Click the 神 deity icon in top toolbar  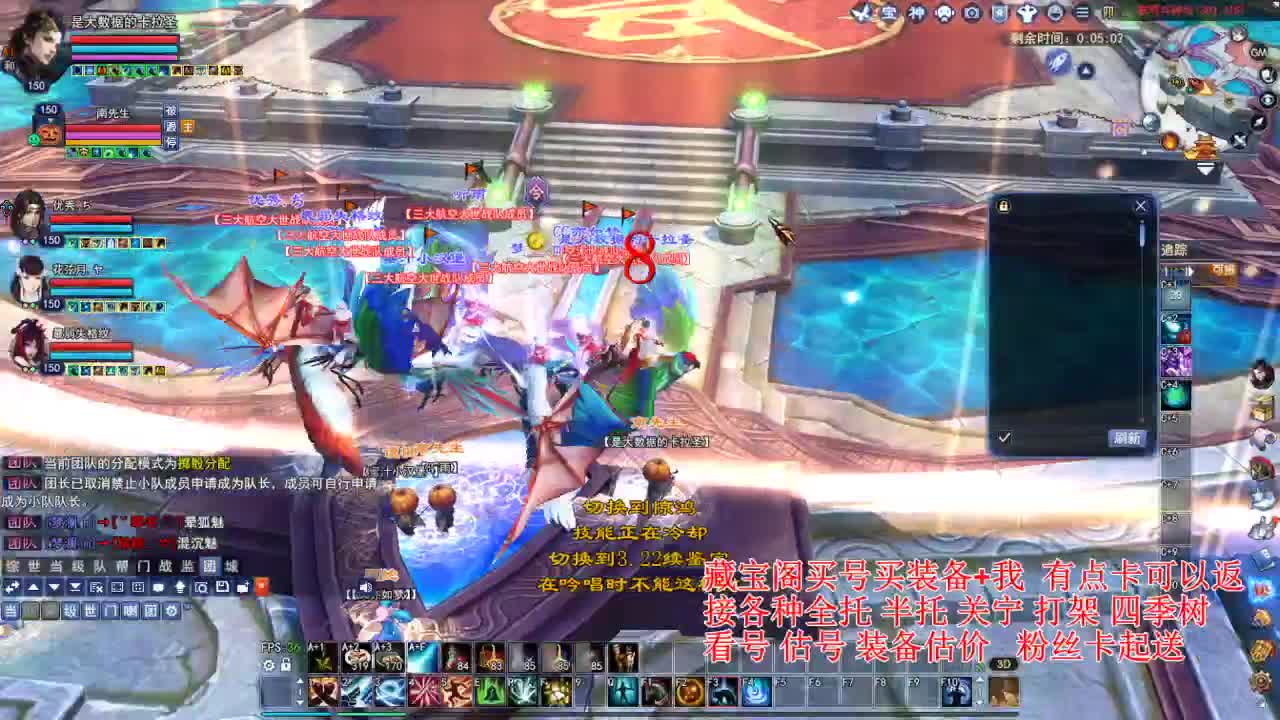pyautogui.click(x=916, y=13)
